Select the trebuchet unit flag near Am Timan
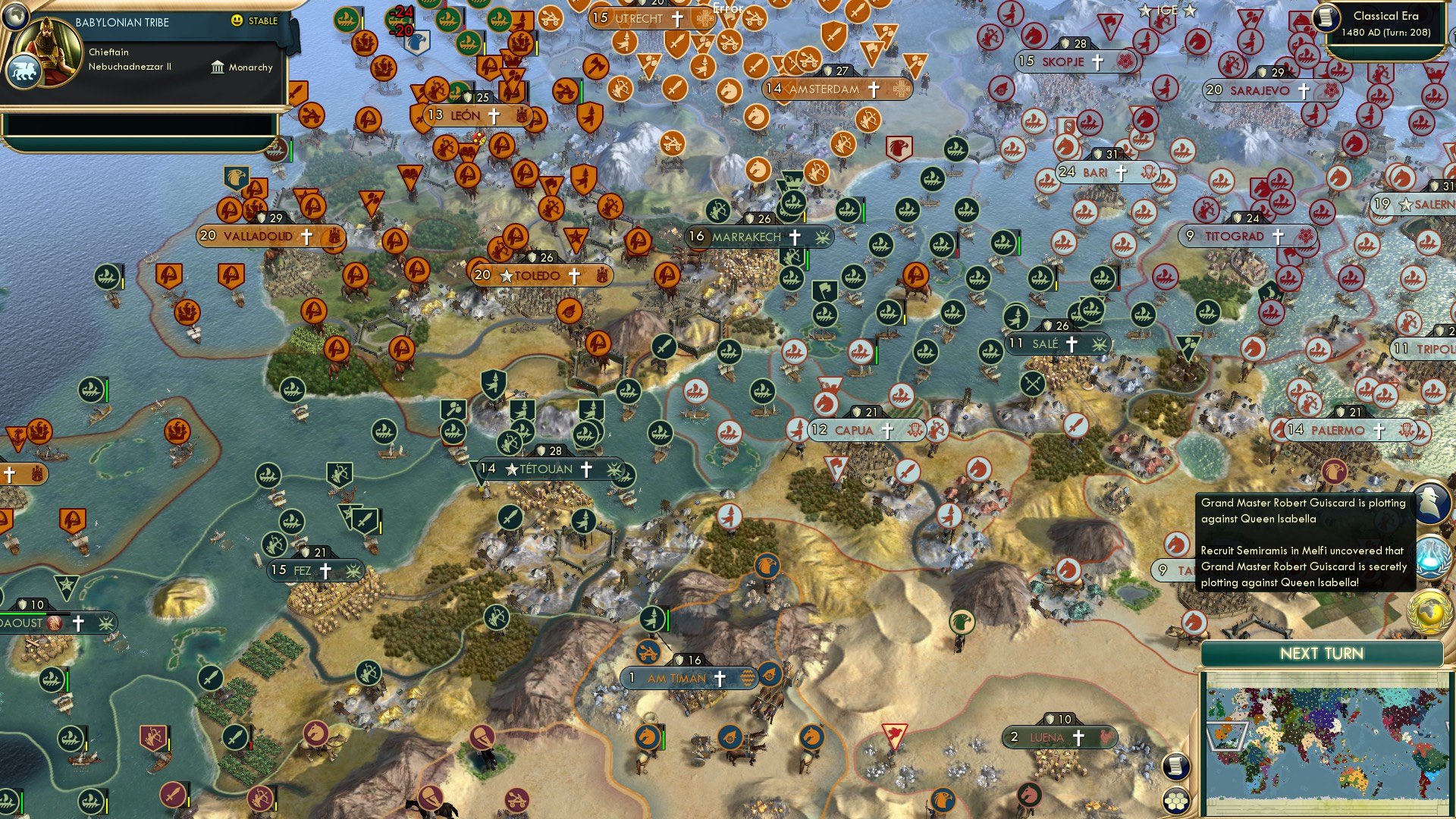 click(x=649, y=651)
